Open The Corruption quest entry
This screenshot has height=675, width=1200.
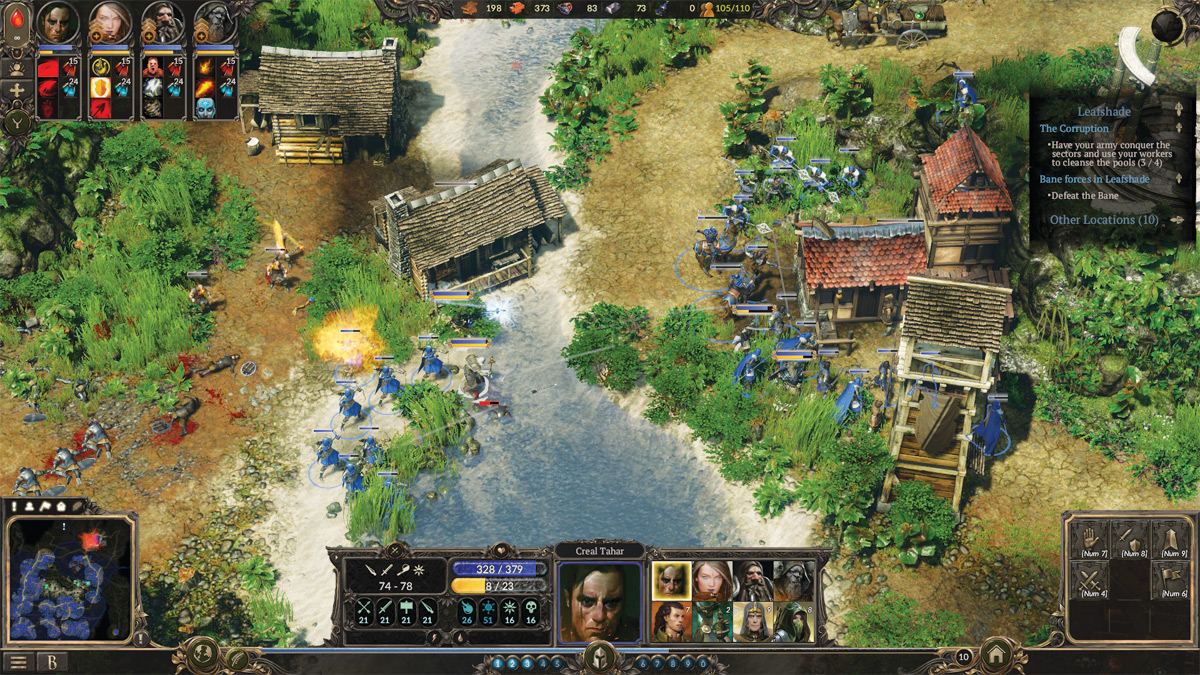point(1074,129)
